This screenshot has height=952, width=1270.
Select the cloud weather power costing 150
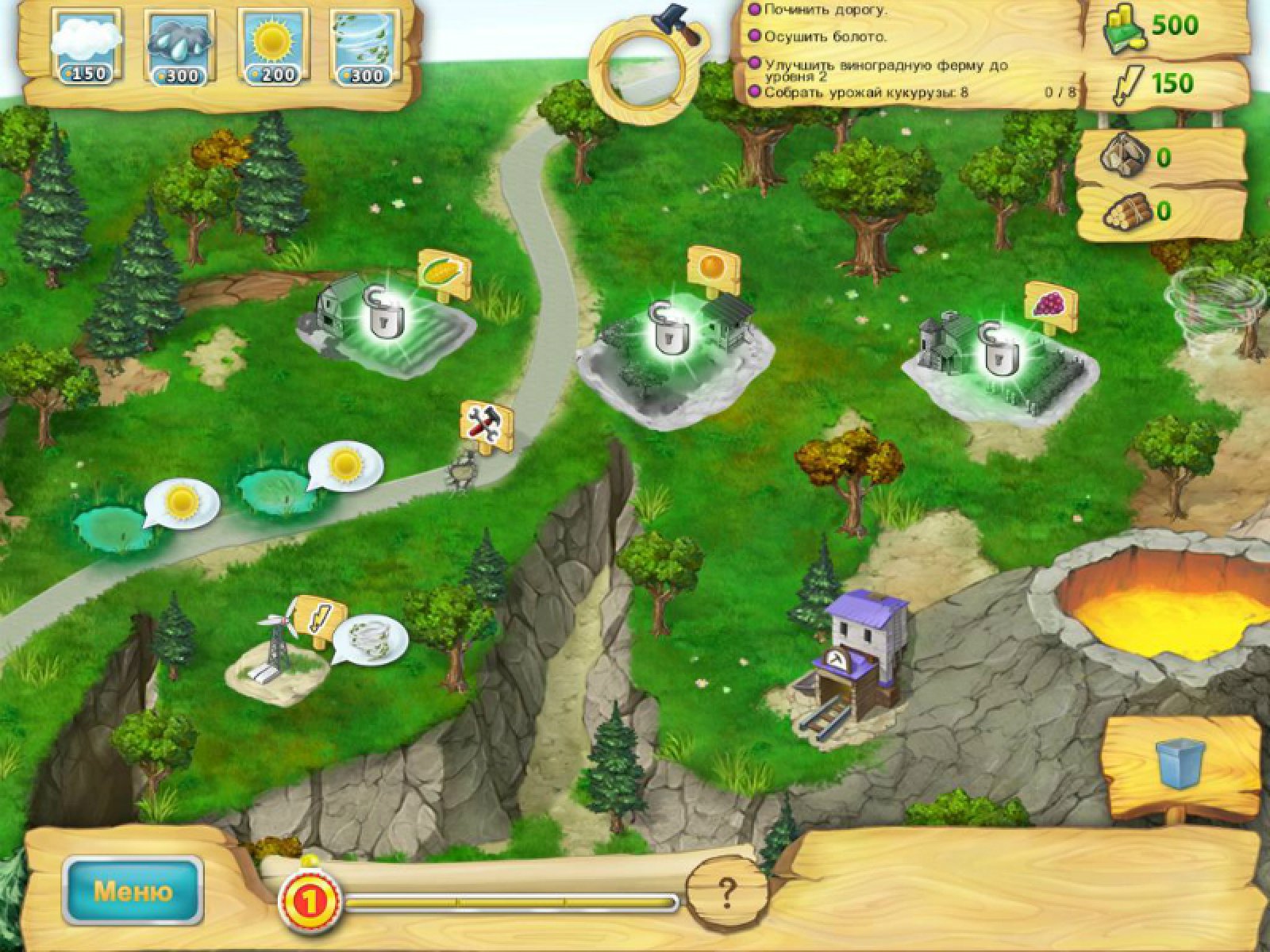[87, 46]
